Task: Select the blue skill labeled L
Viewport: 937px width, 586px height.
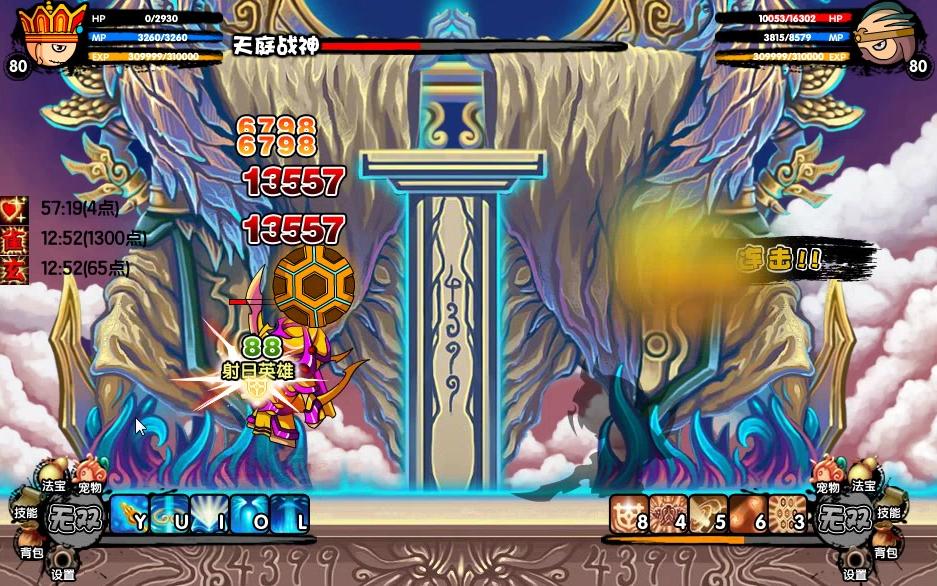Action: coord(290,515)
